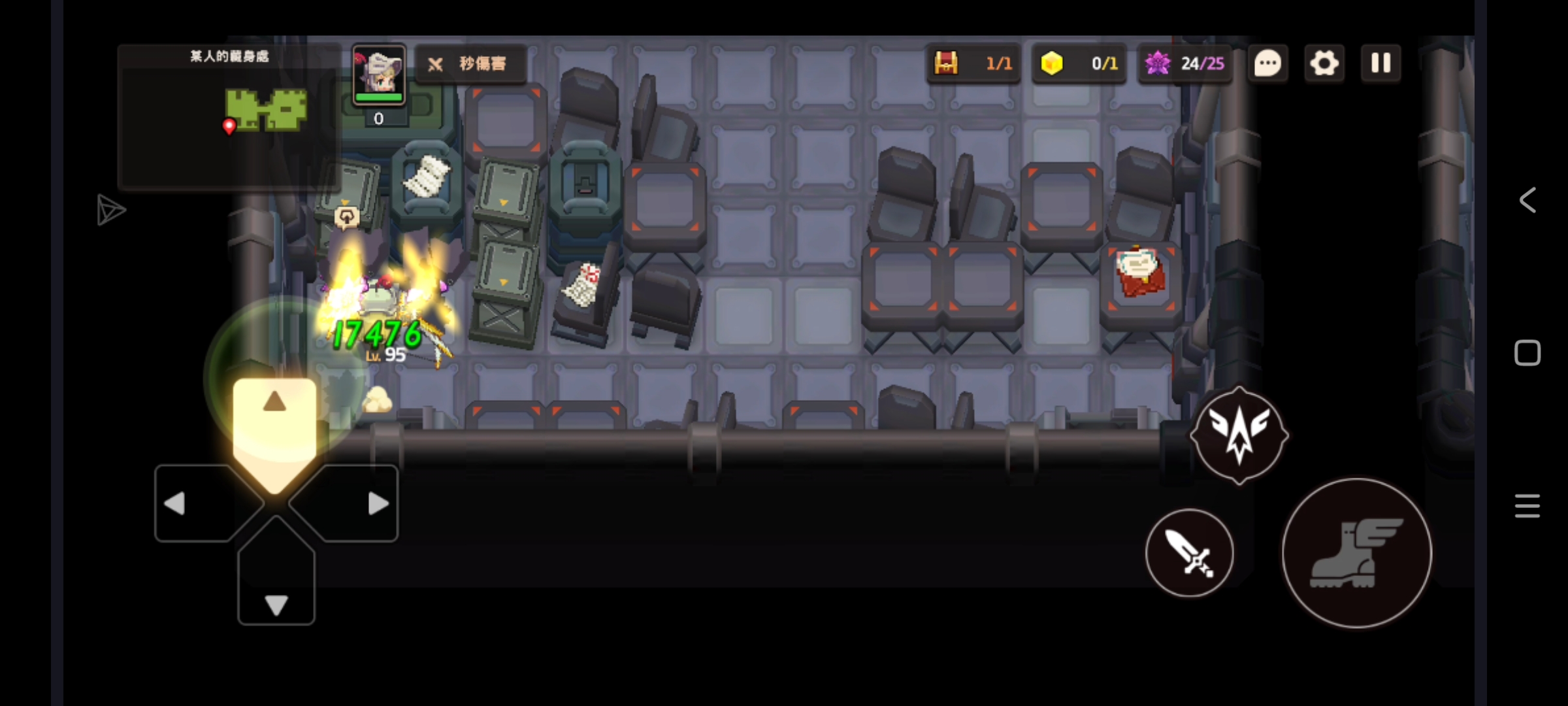Check the purple star piece counter
The height and width of the screenshot is (706, 1568).
pyautogui.click(x=1185, y=63)
